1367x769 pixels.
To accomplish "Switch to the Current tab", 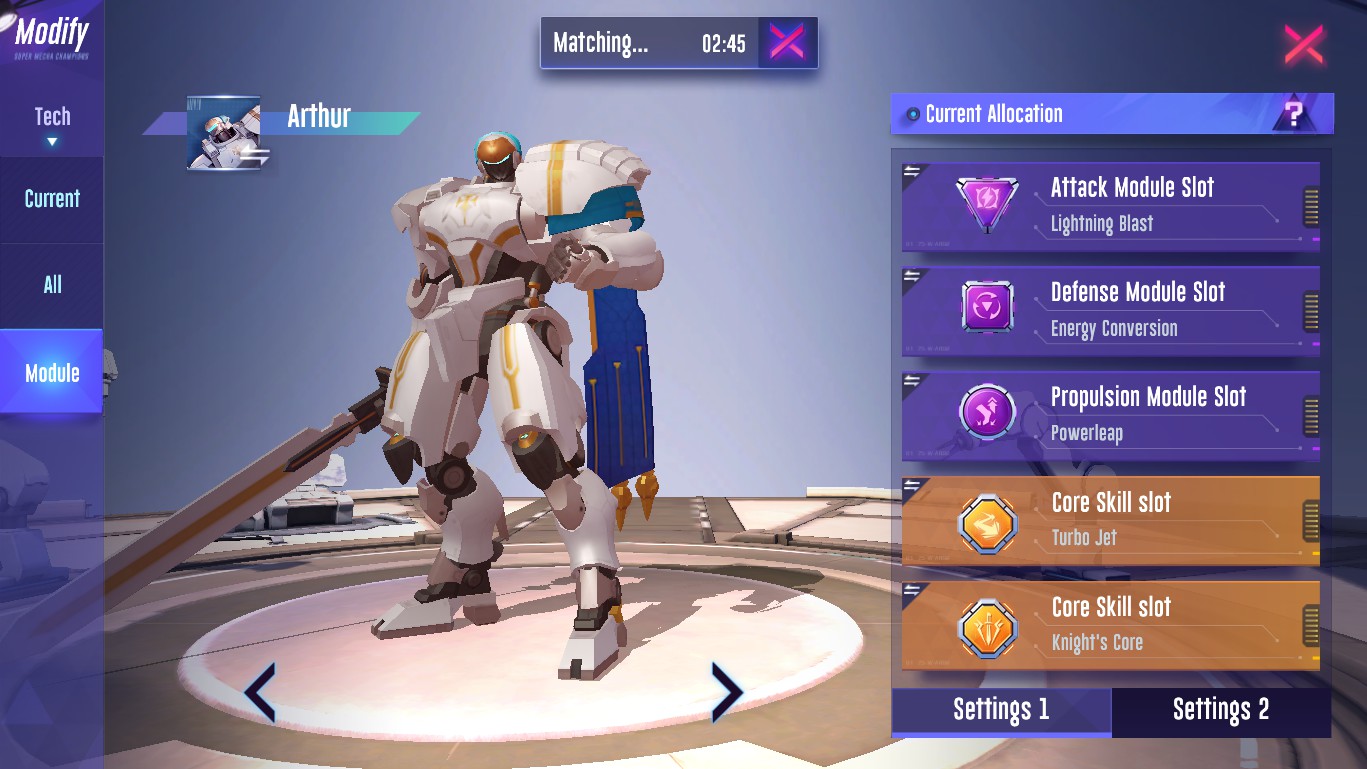I will 52,198.
